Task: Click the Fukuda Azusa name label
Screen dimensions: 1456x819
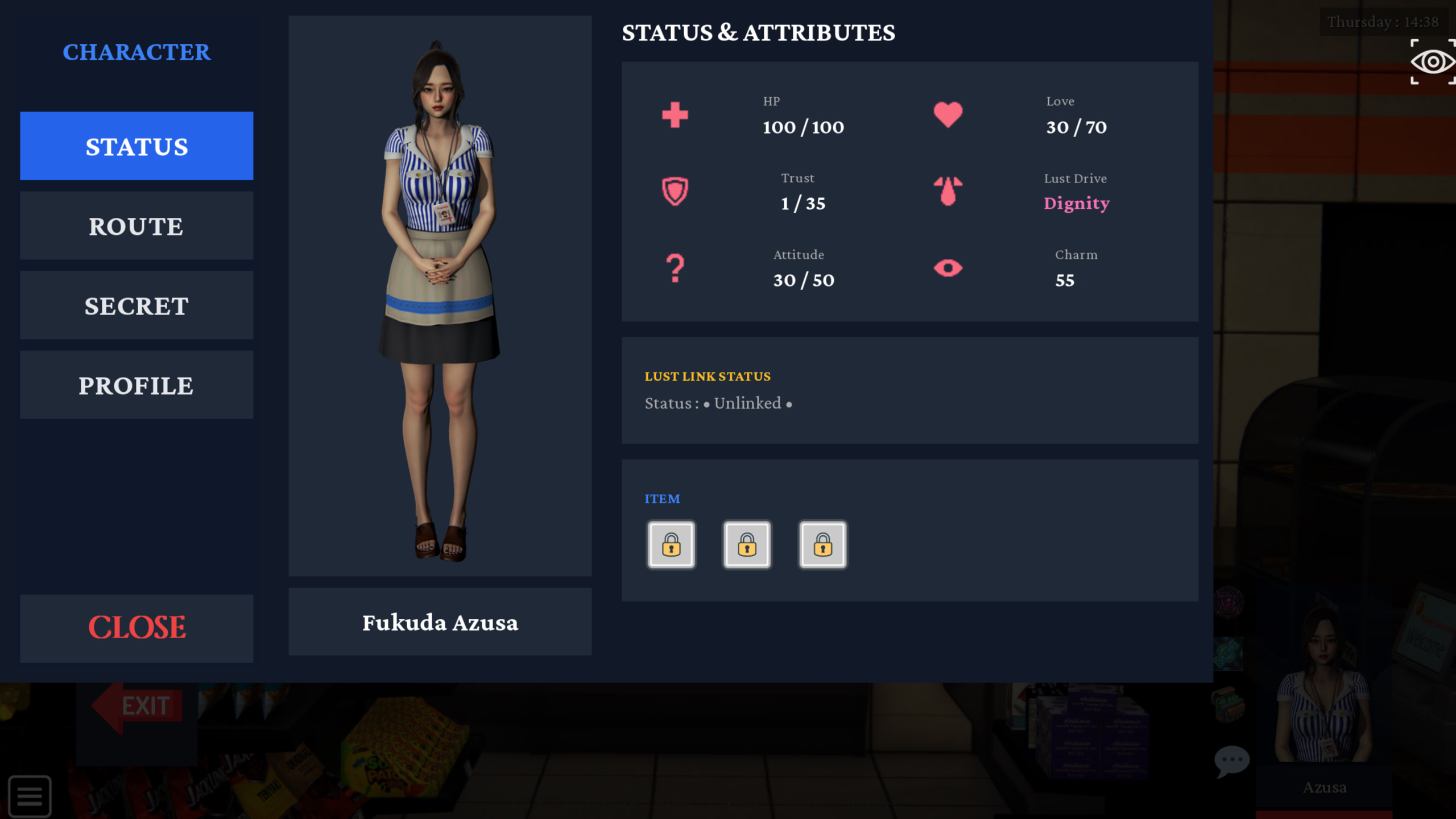Action: [440, 623]
